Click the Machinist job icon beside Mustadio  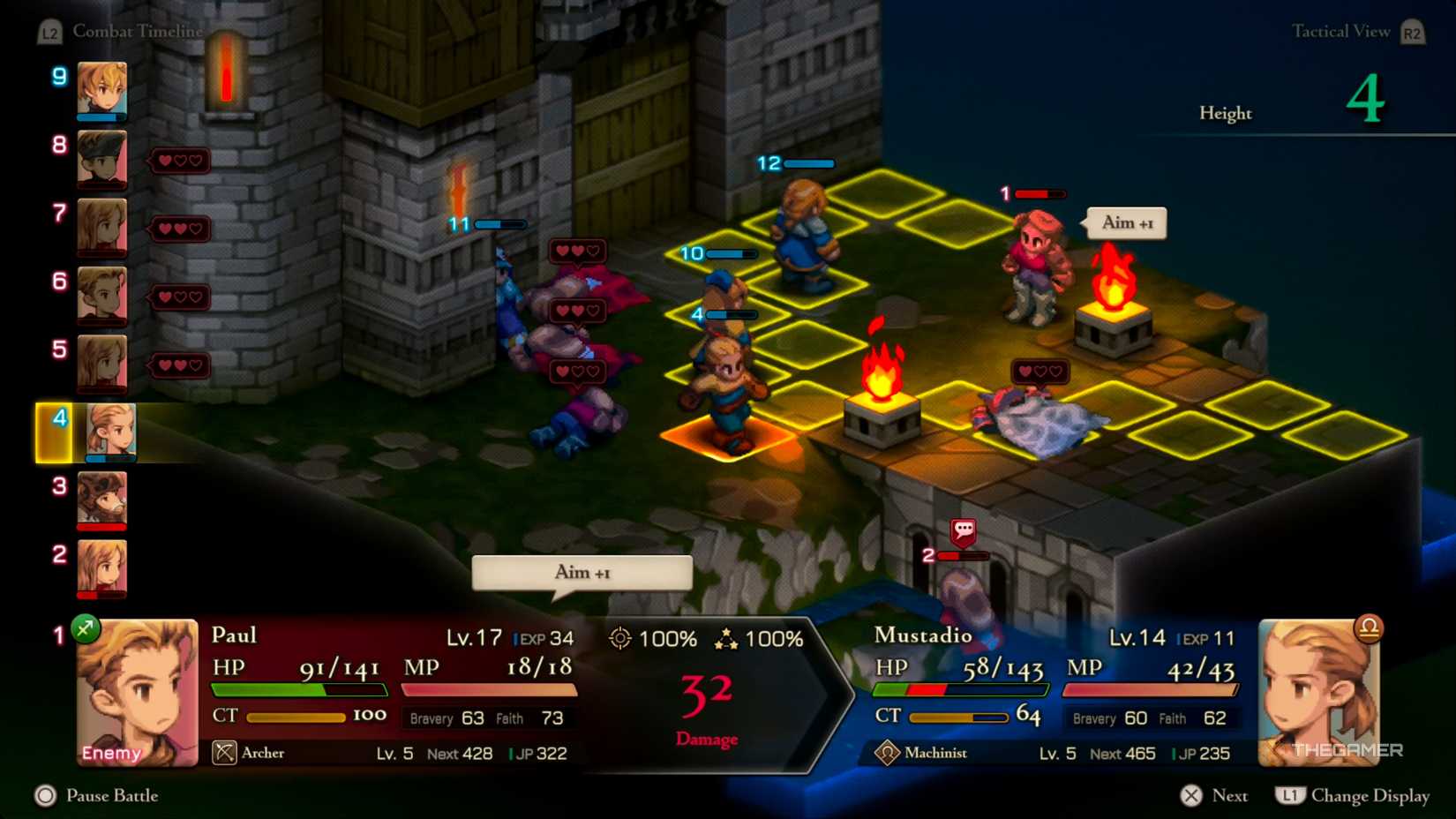pos(889,754)
